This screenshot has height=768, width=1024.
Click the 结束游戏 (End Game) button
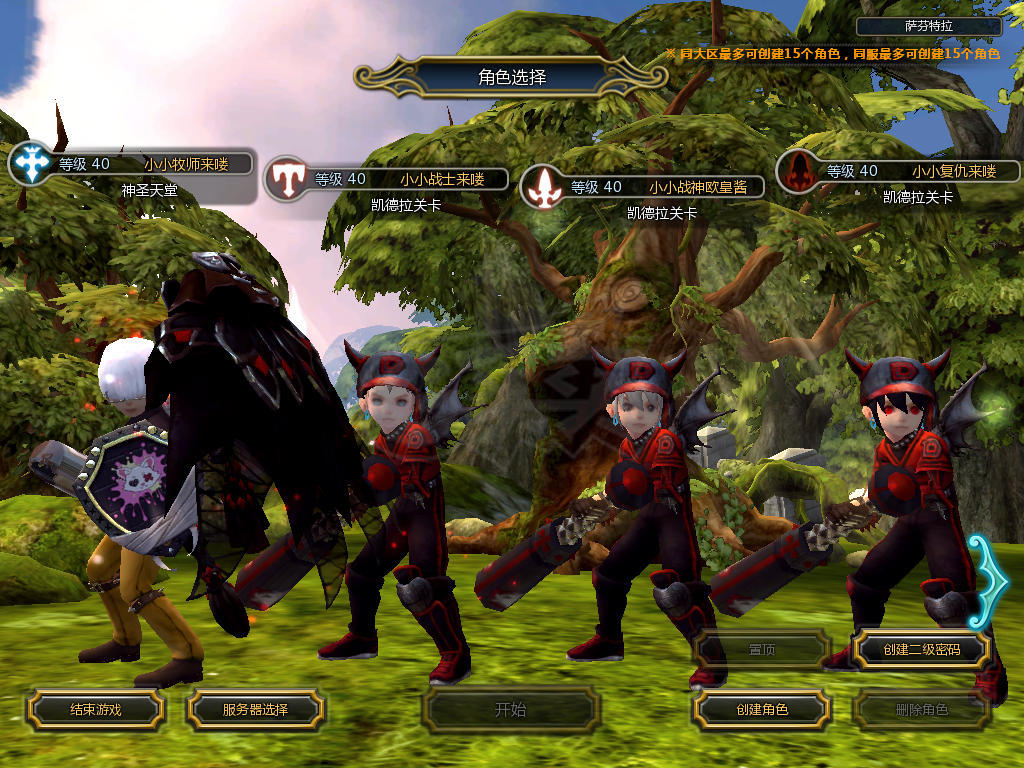point(95,709)
